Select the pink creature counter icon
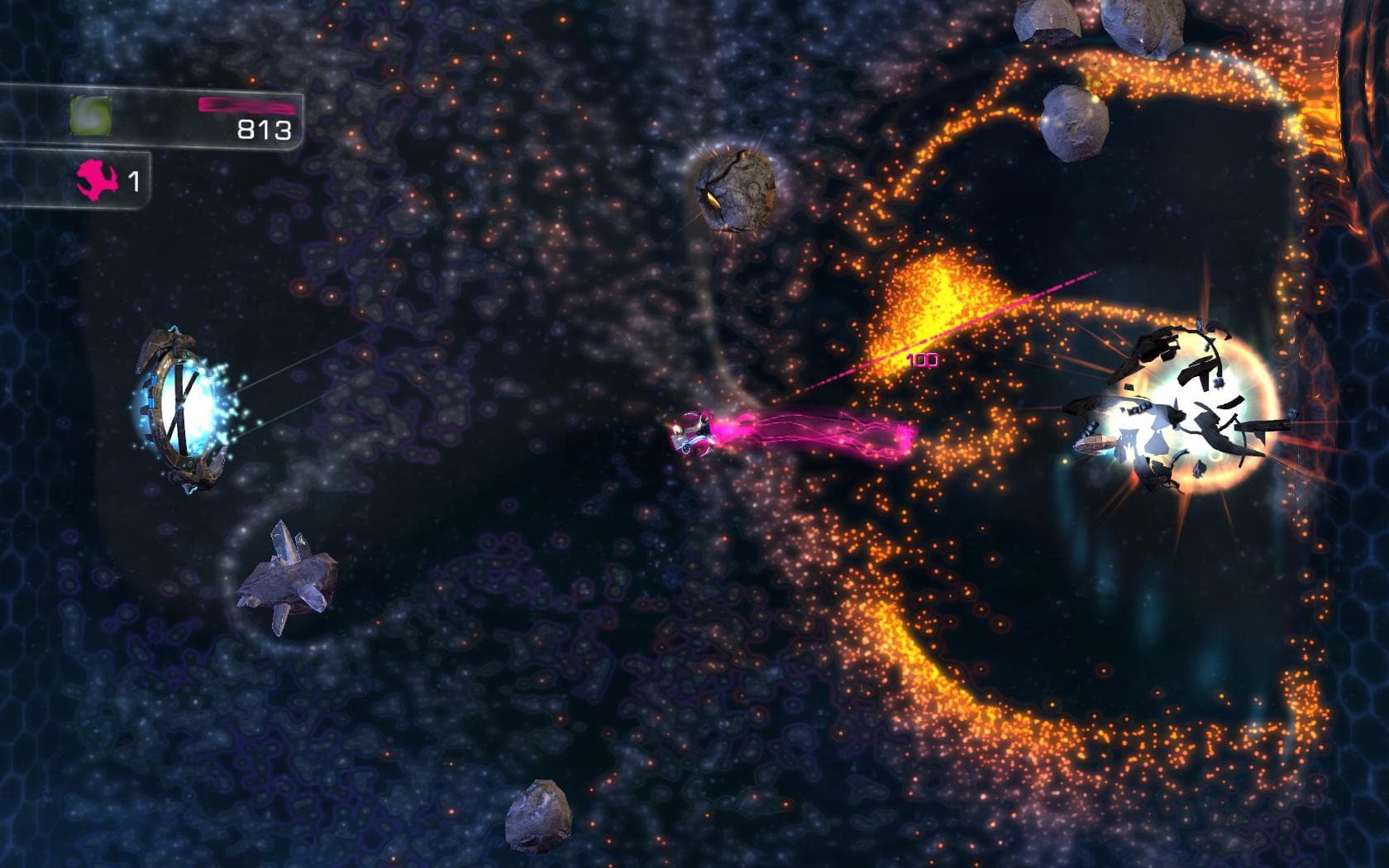Screen dimensions: 1389x868 (95, 180)
